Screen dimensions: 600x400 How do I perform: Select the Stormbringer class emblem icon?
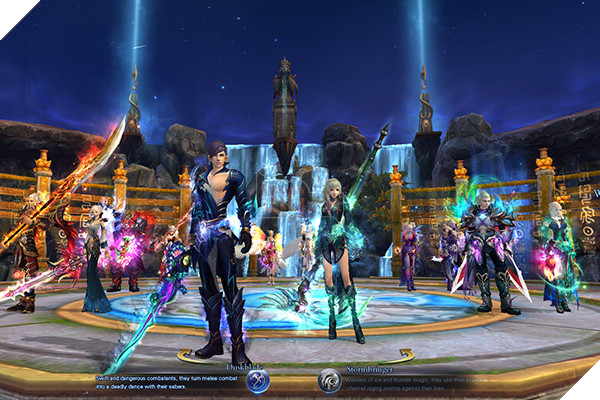330,380
